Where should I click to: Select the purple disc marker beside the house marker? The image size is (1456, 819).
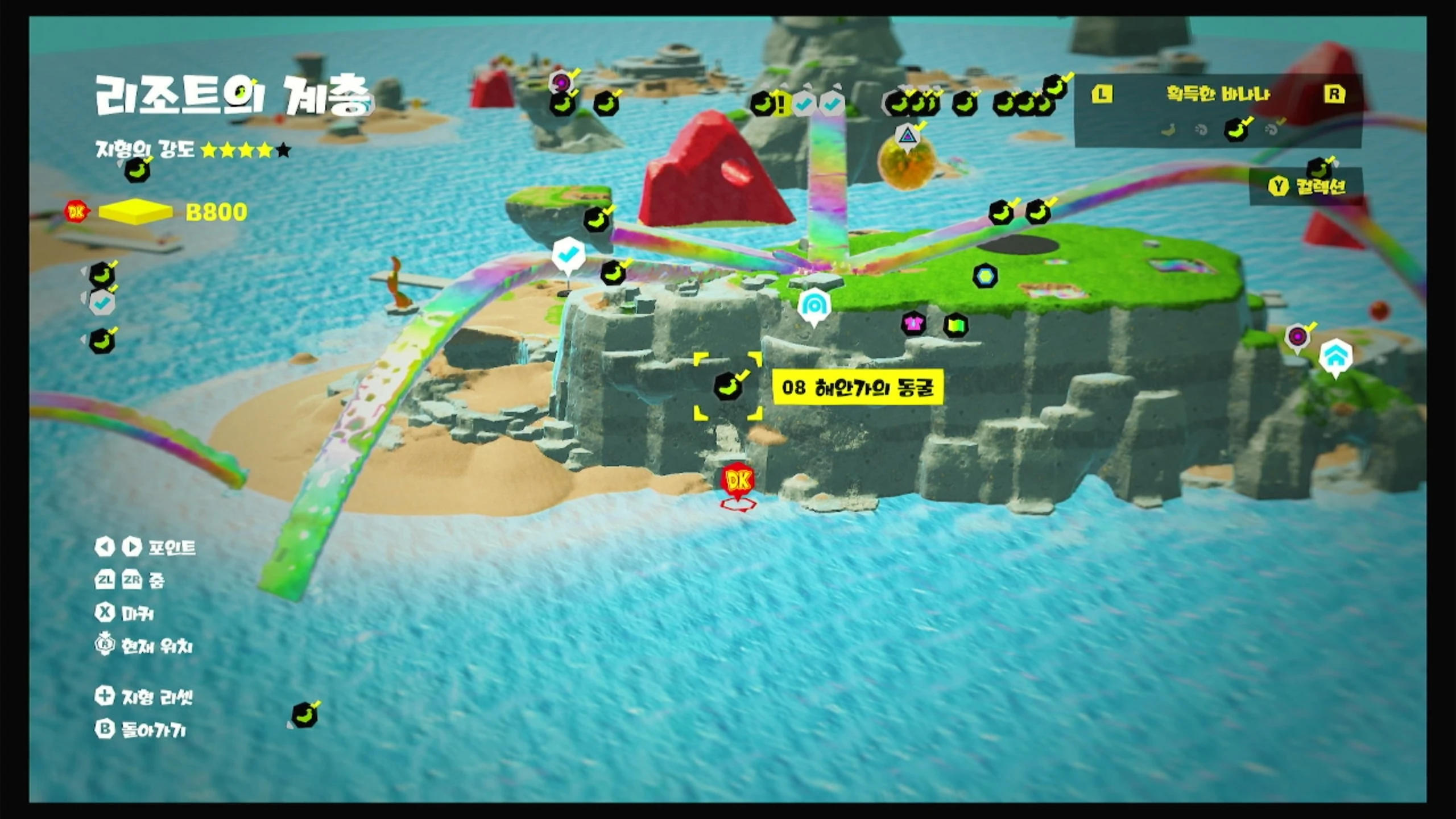tap(1297, 337)
